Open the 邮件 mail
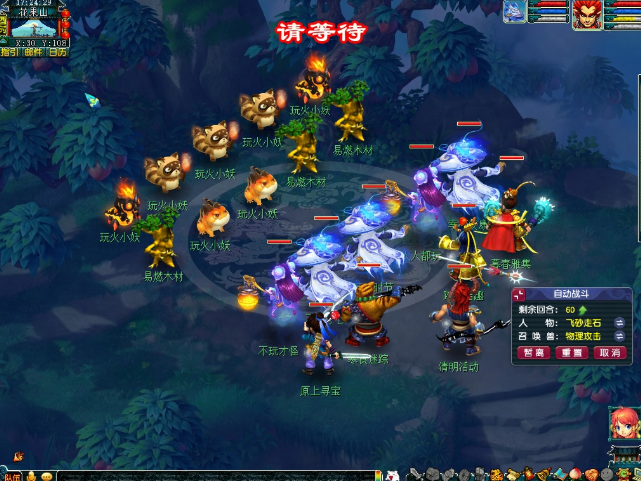The image size is (641, 481). [33, 51]
